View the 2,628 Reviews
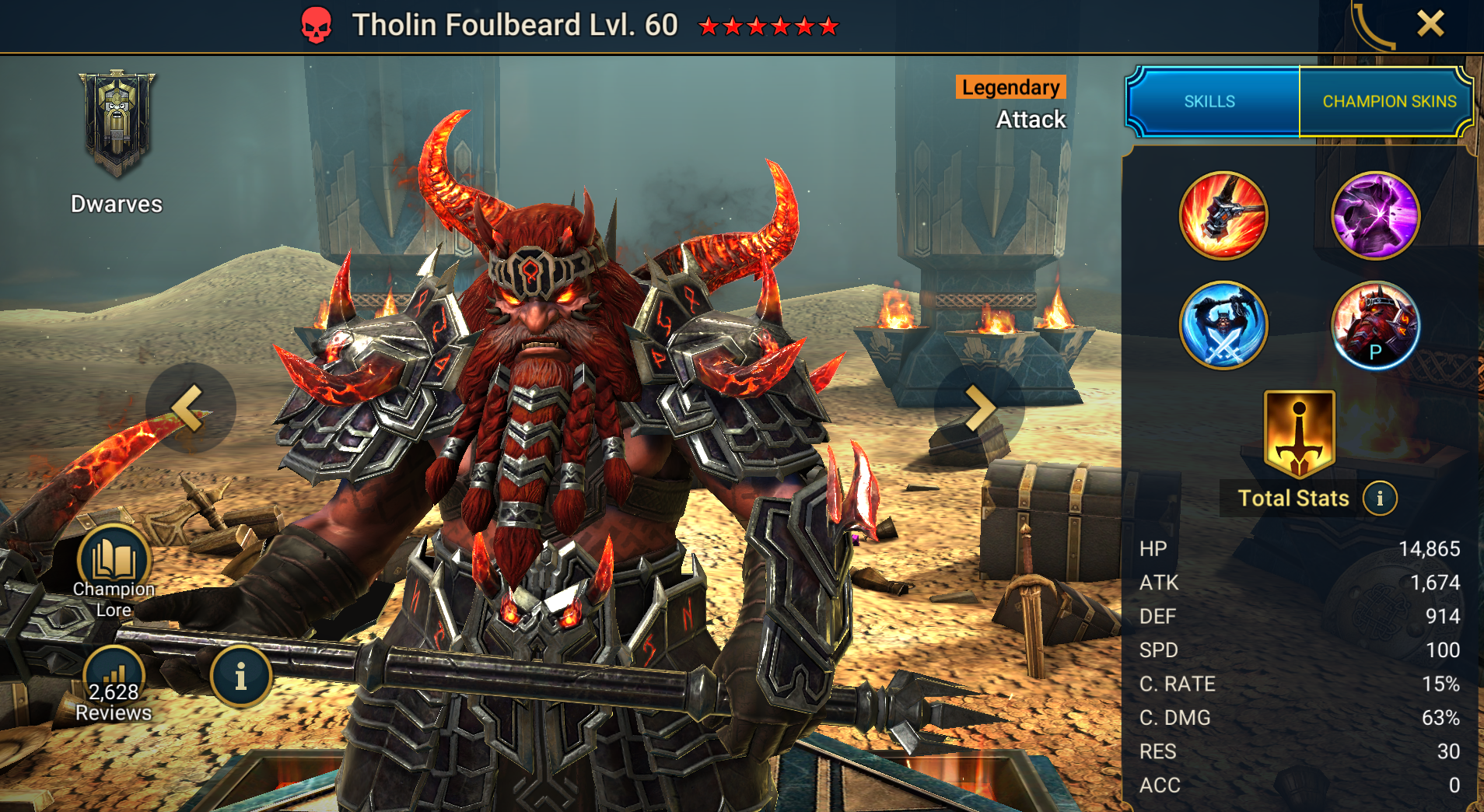This screenshot has width=1484, height=812. (x=114, y=685)
